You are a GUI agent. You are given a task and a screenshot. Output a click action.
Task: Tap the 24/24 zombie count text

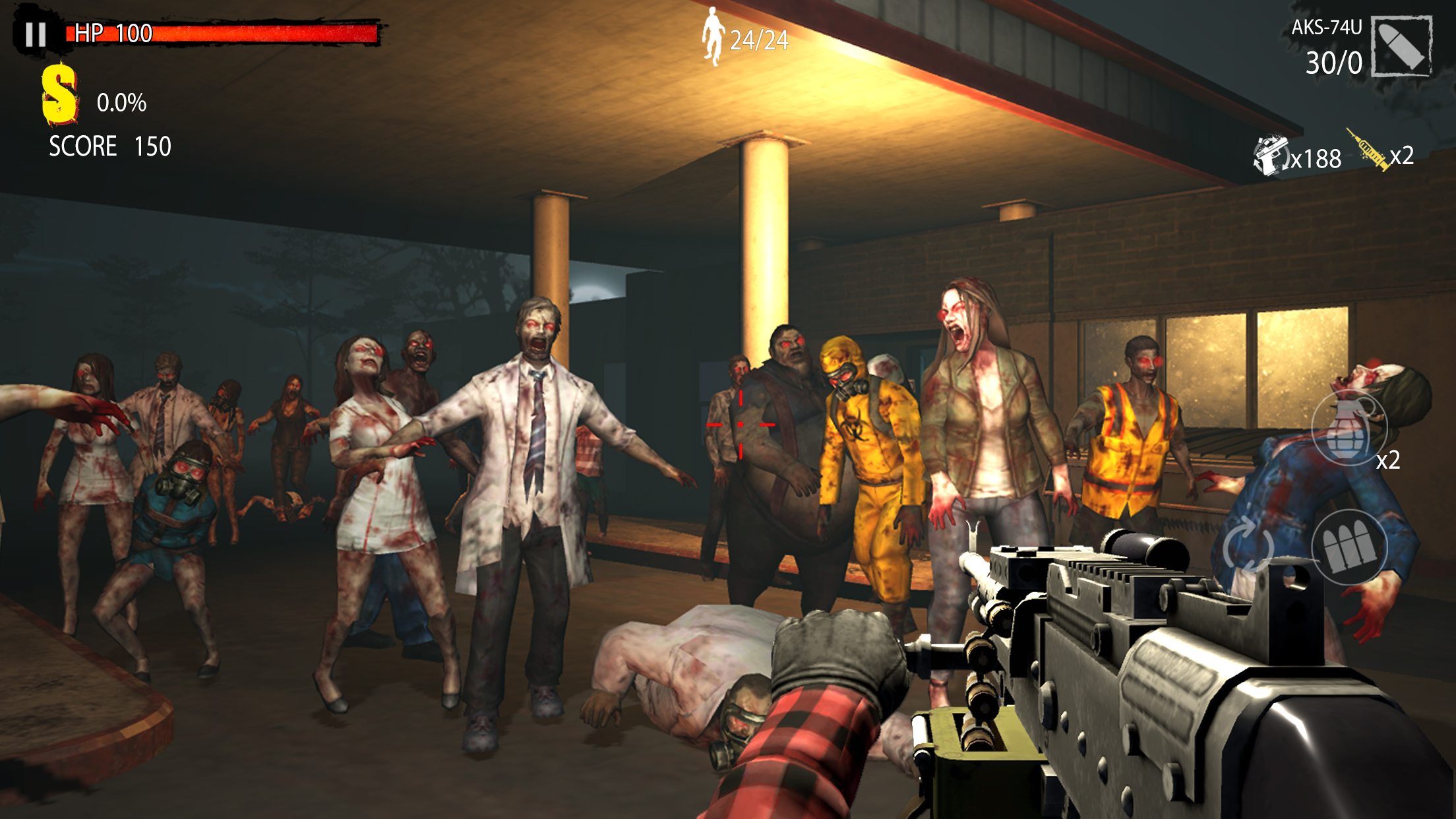pyautogui.click(x=758, y=41)
